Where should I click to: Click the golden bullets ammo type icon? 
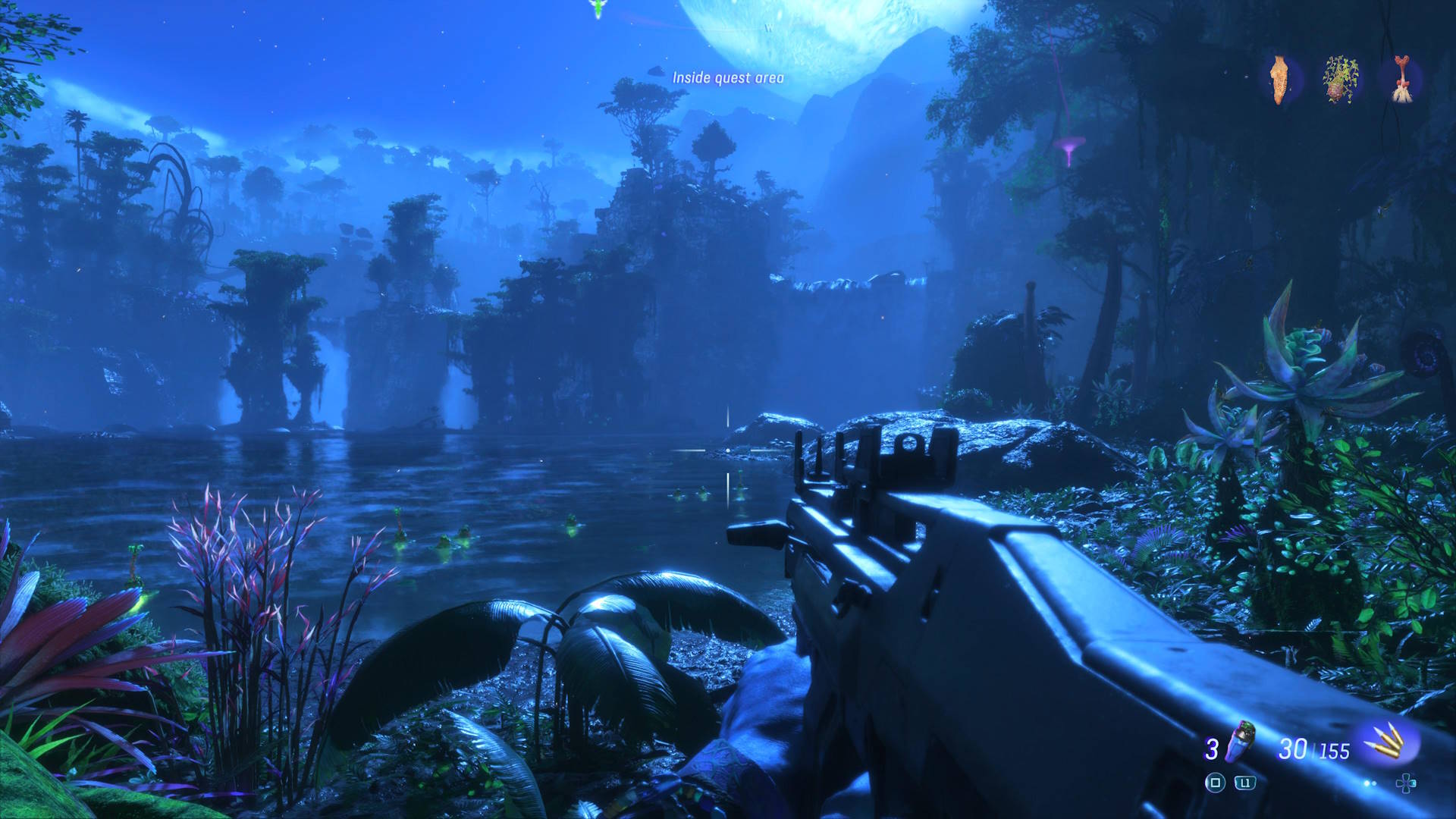tap(1389, 742)
